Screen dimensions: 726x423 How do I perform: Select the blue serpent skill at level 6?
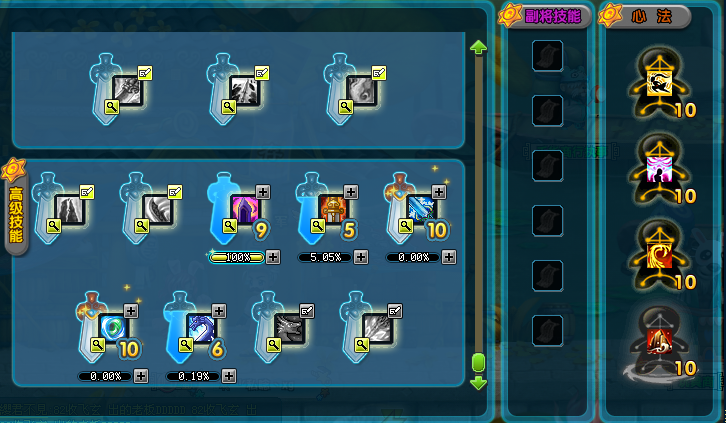point(200,329)
